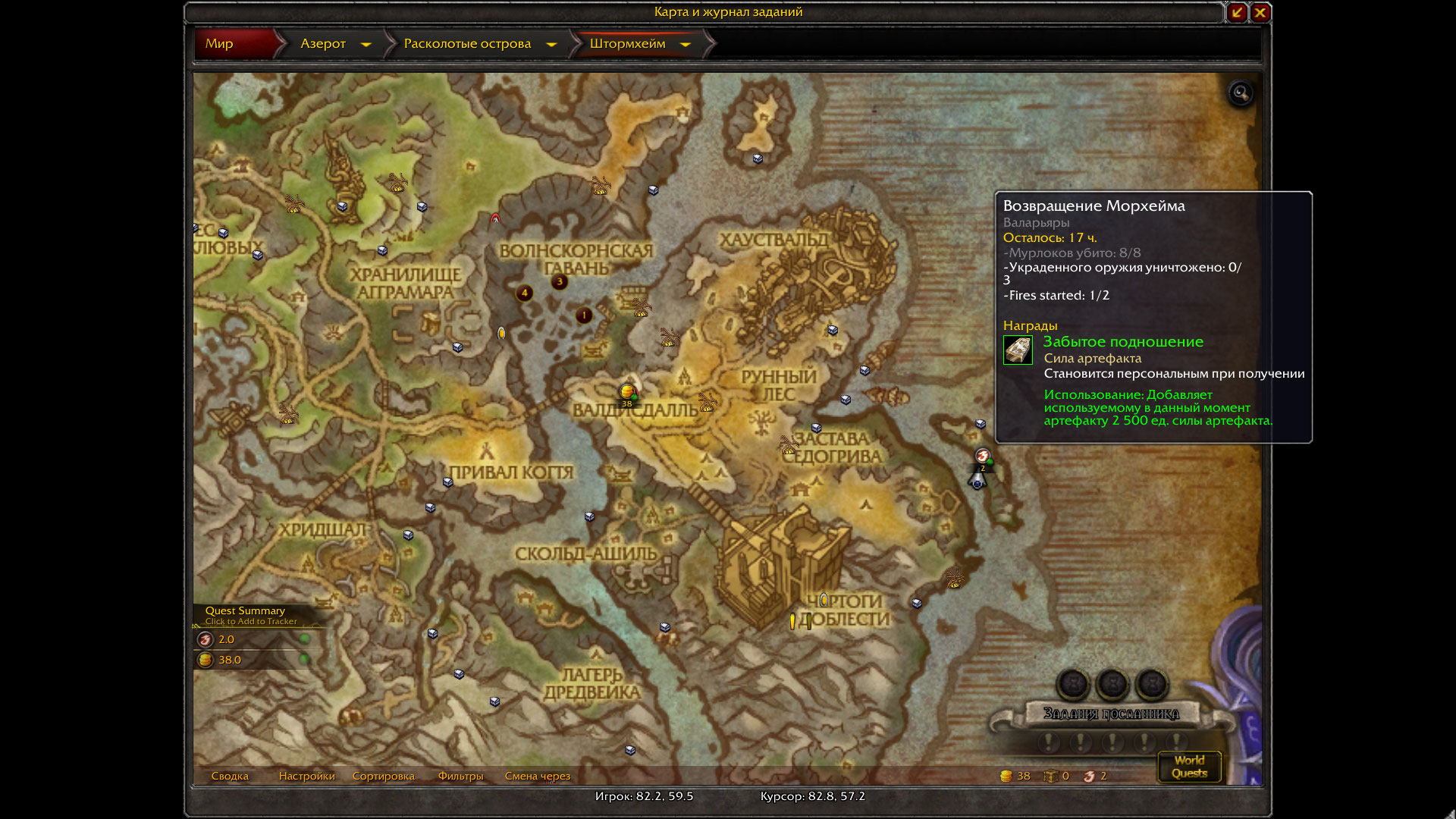Go to the Мир breadcrumb

tap(220, 44)
